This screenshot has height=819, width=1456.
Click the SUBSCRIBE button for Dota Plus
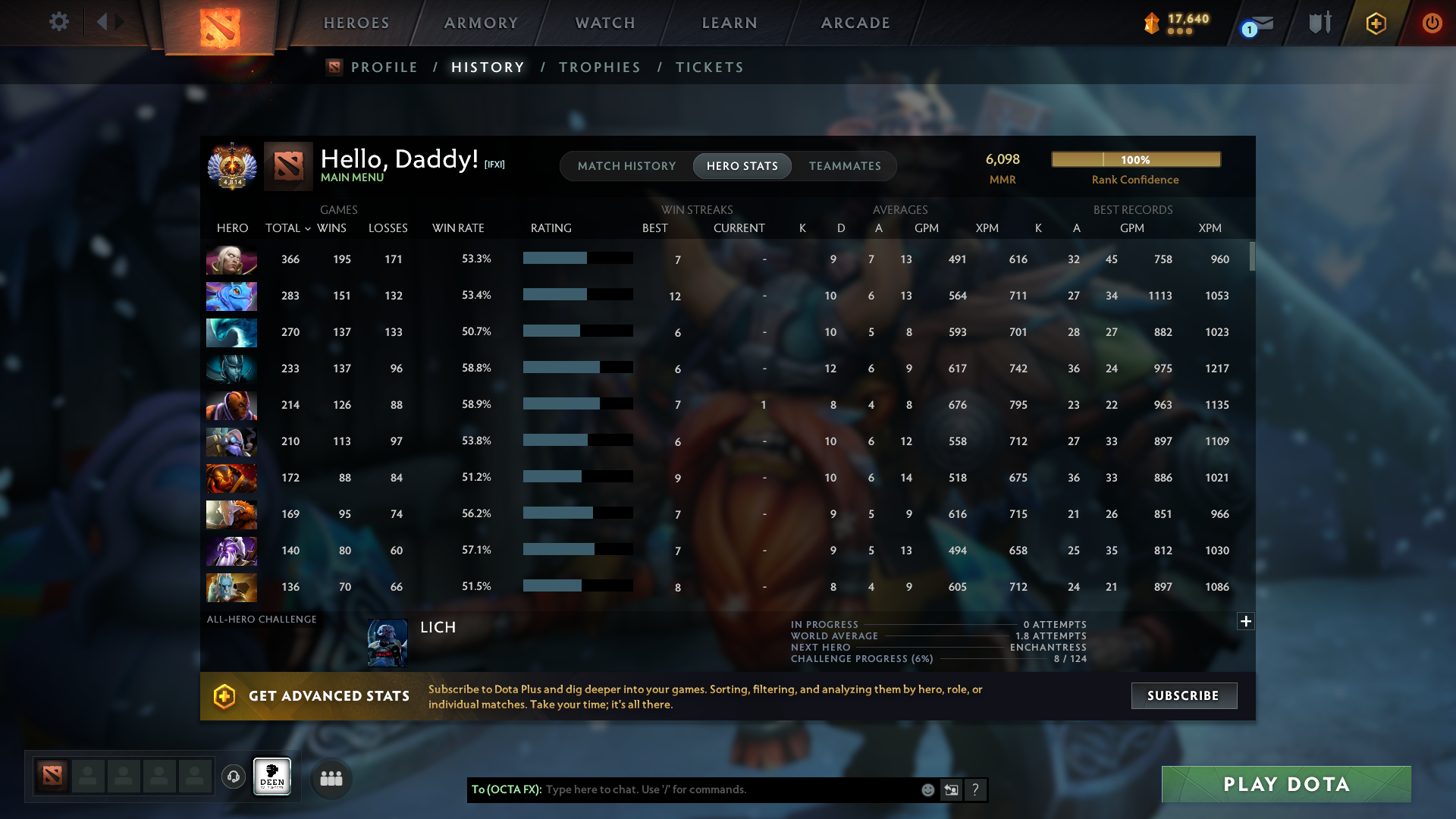(1184, 695)
